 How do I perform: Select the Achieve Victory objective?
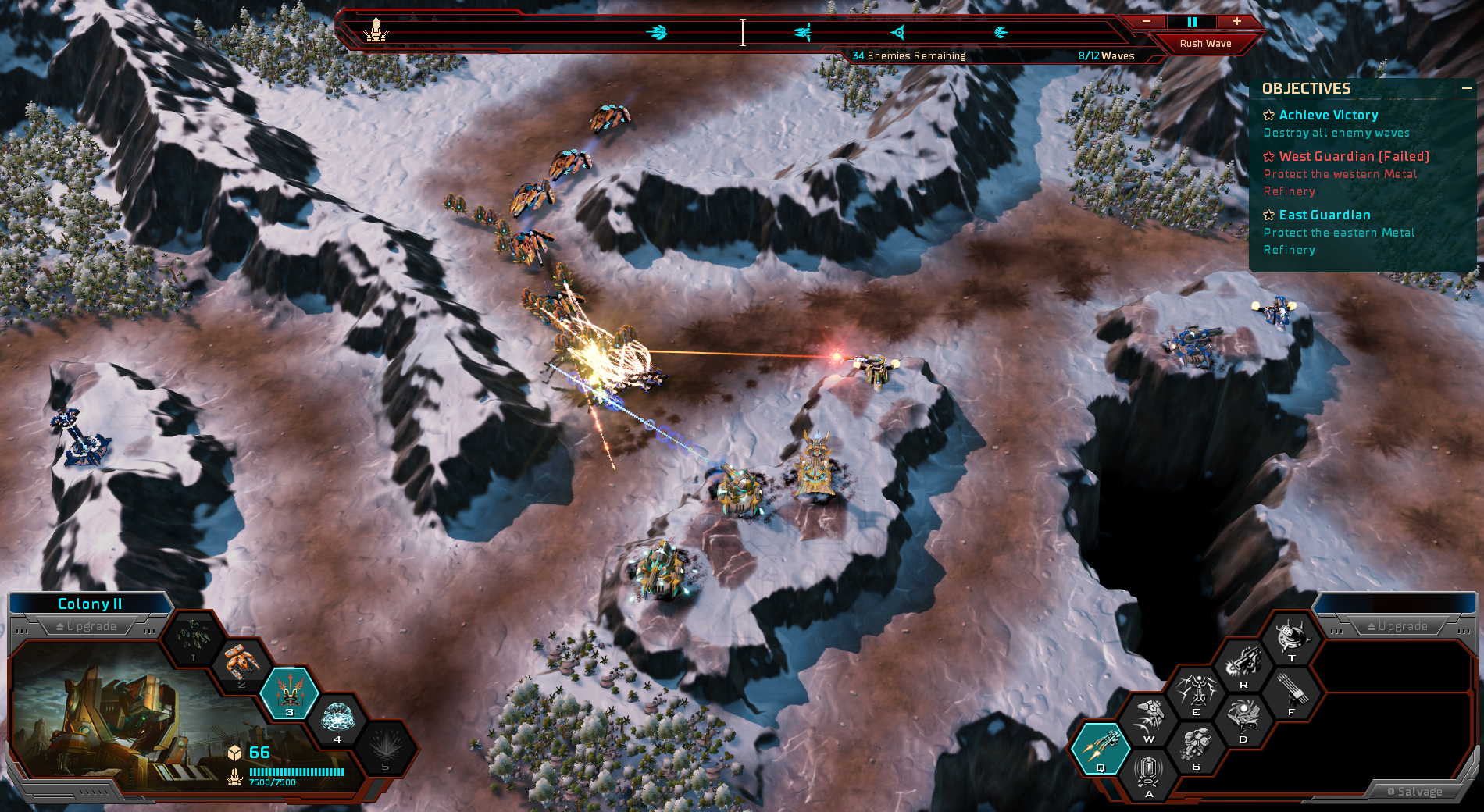pyautogui.click(x=1328, y=116)
